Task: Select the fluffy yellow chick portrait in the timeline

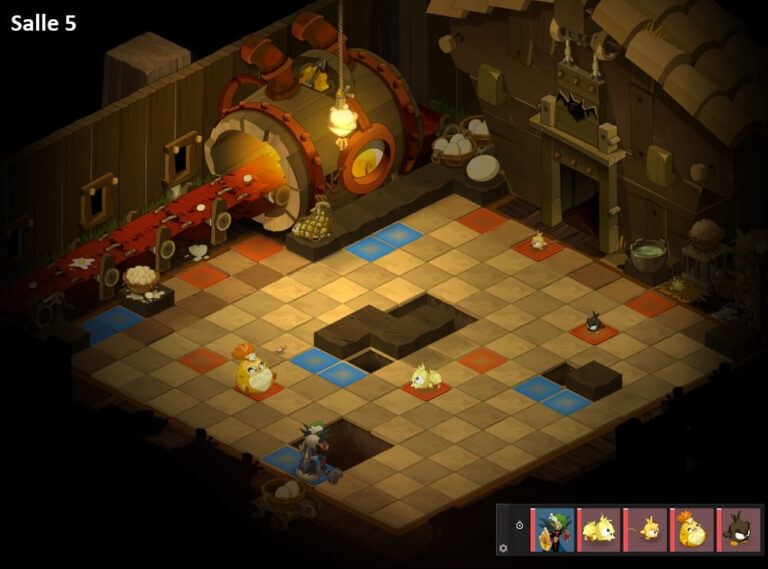Action: 600,529
